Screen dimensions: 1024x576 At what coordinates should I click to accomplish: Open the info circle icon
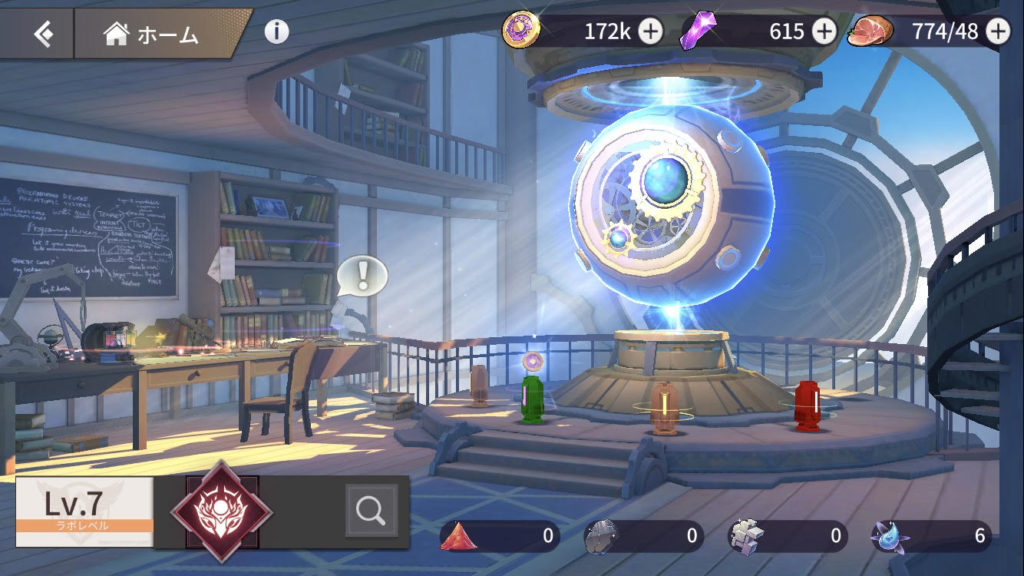tap(277, 31)
